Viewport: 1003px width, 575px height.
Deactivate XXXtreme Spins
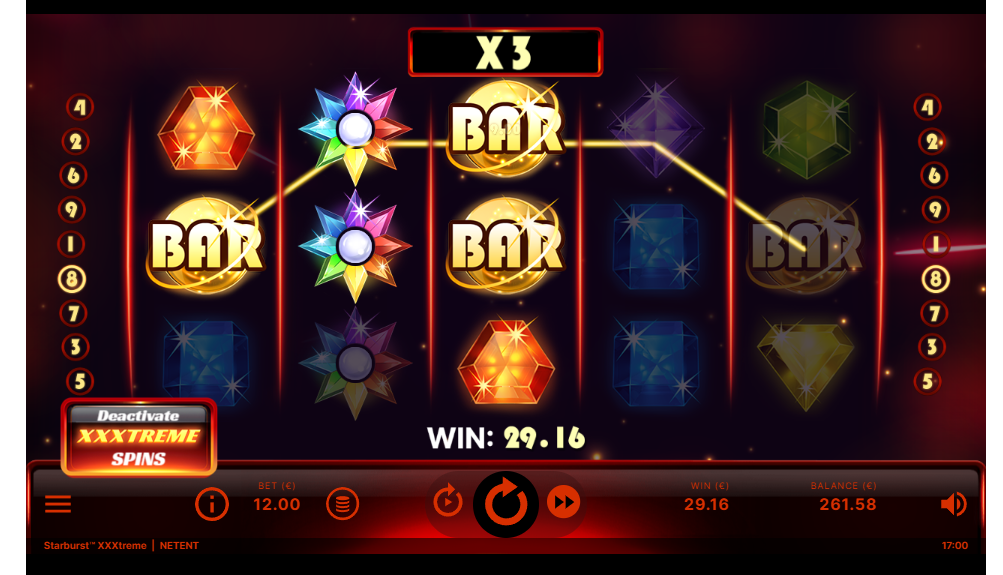click(x=139, y=437)
